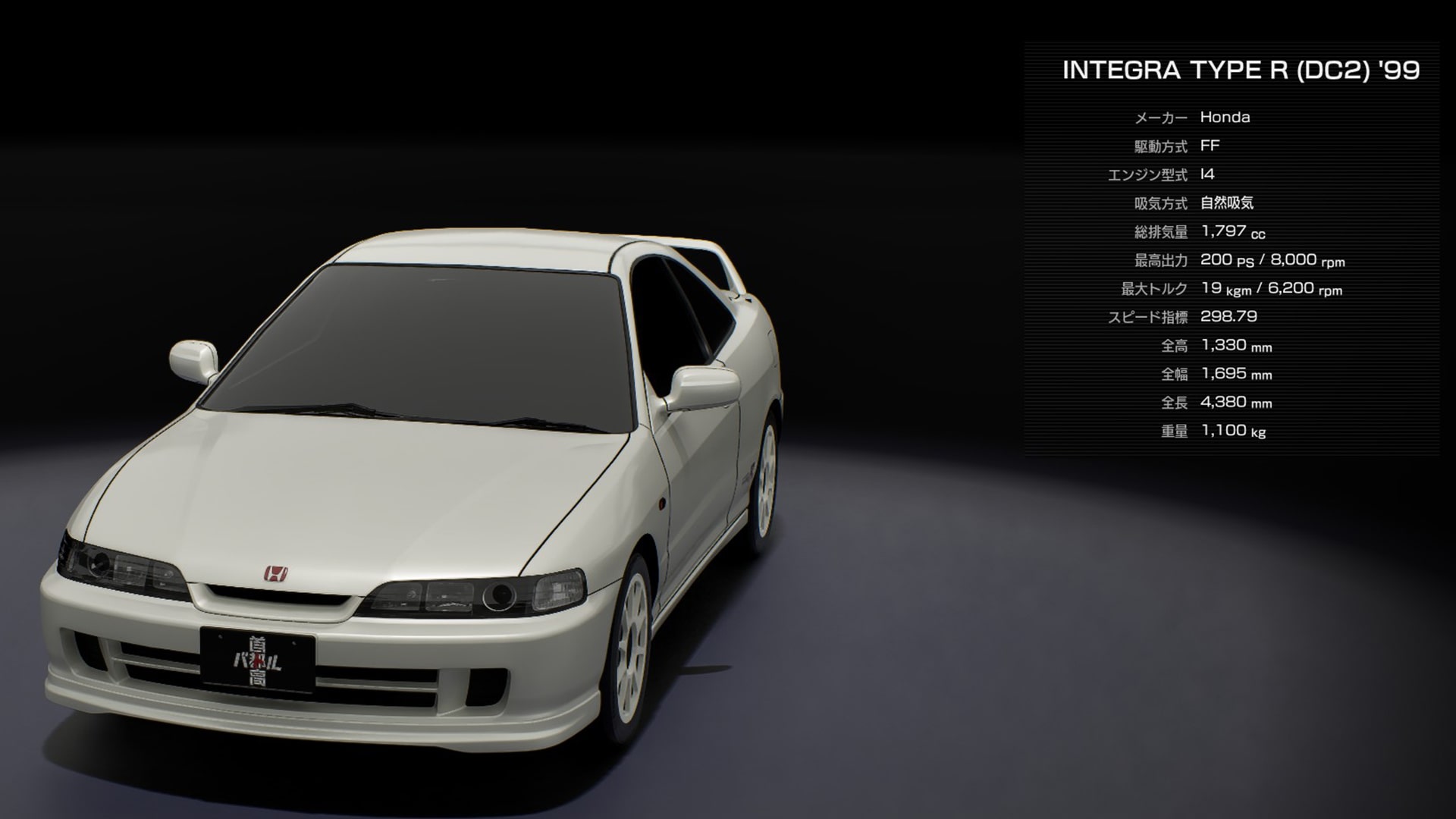Screen dimensions: 1456x819
Task: Click the FF drivetrain value
Action: [x=1212, y=146]
